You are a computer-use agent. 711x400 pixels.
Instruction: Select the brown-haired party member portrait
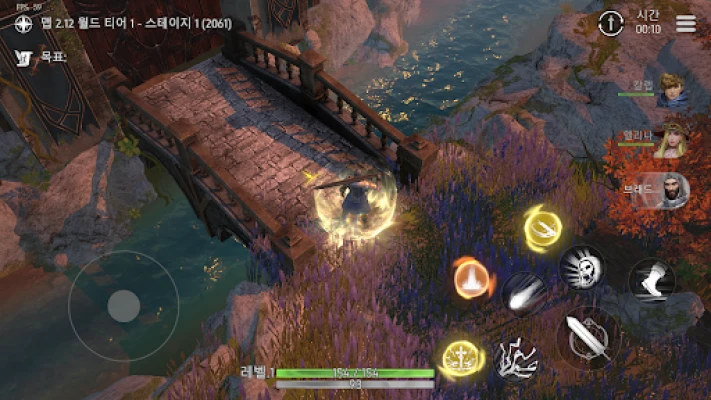point(674,92)
